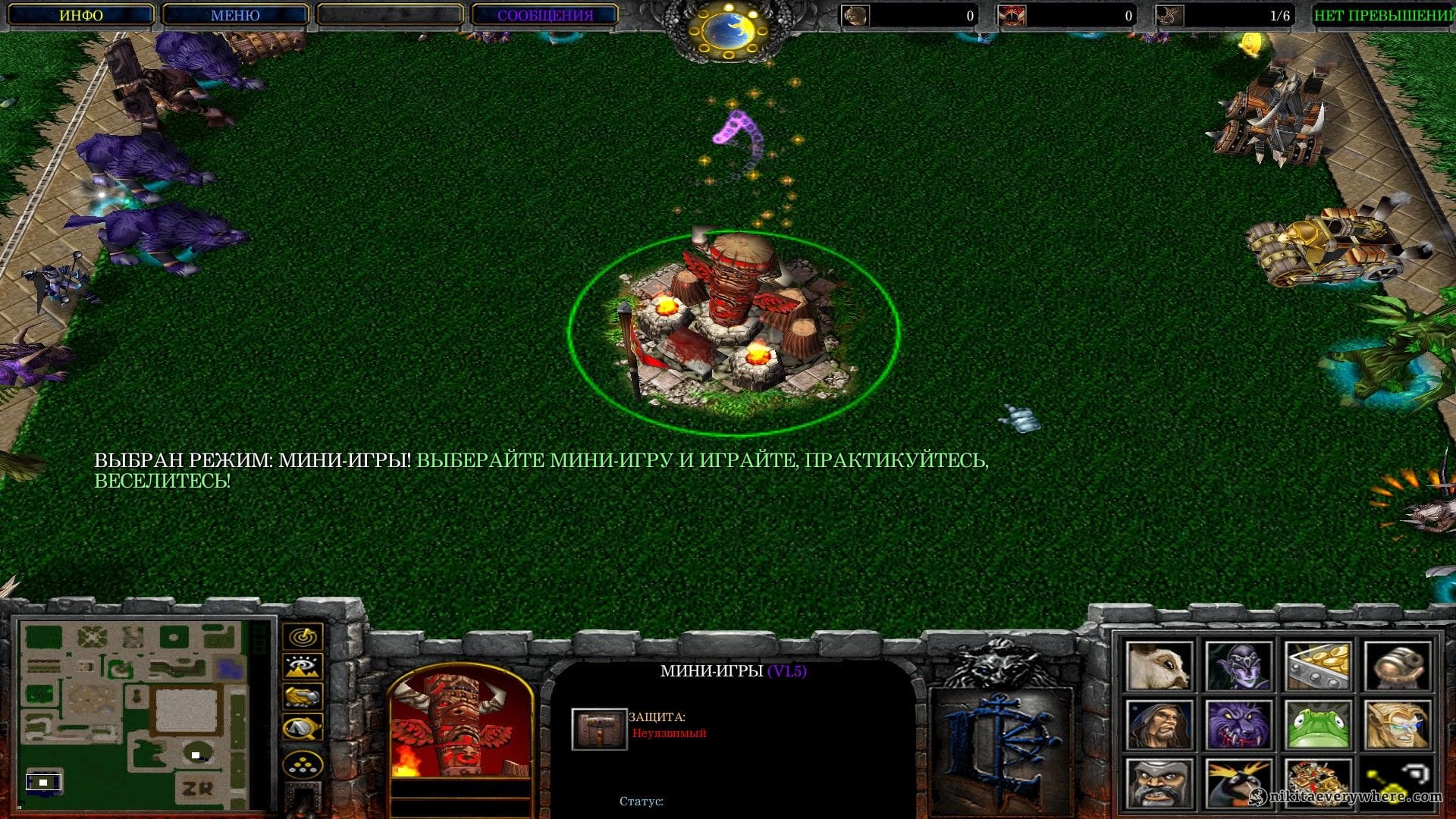Select the gold coin chest icon
Screen dimensions: 1456x819
[x=1317, y=666]
